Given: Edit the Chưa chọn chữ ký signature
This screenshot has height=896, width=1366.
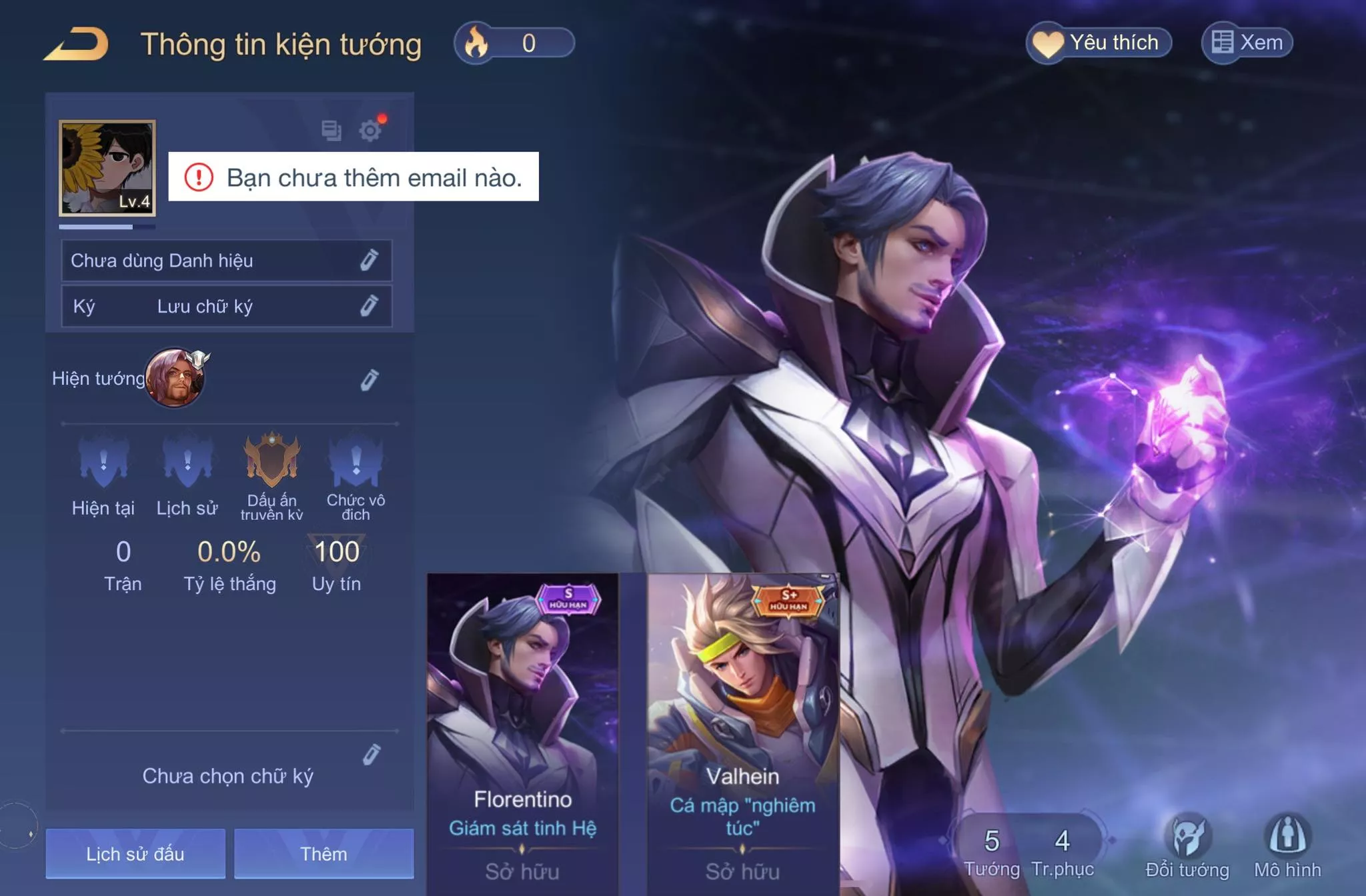Looking at the screenshot, I should click(x=371, y=755).
